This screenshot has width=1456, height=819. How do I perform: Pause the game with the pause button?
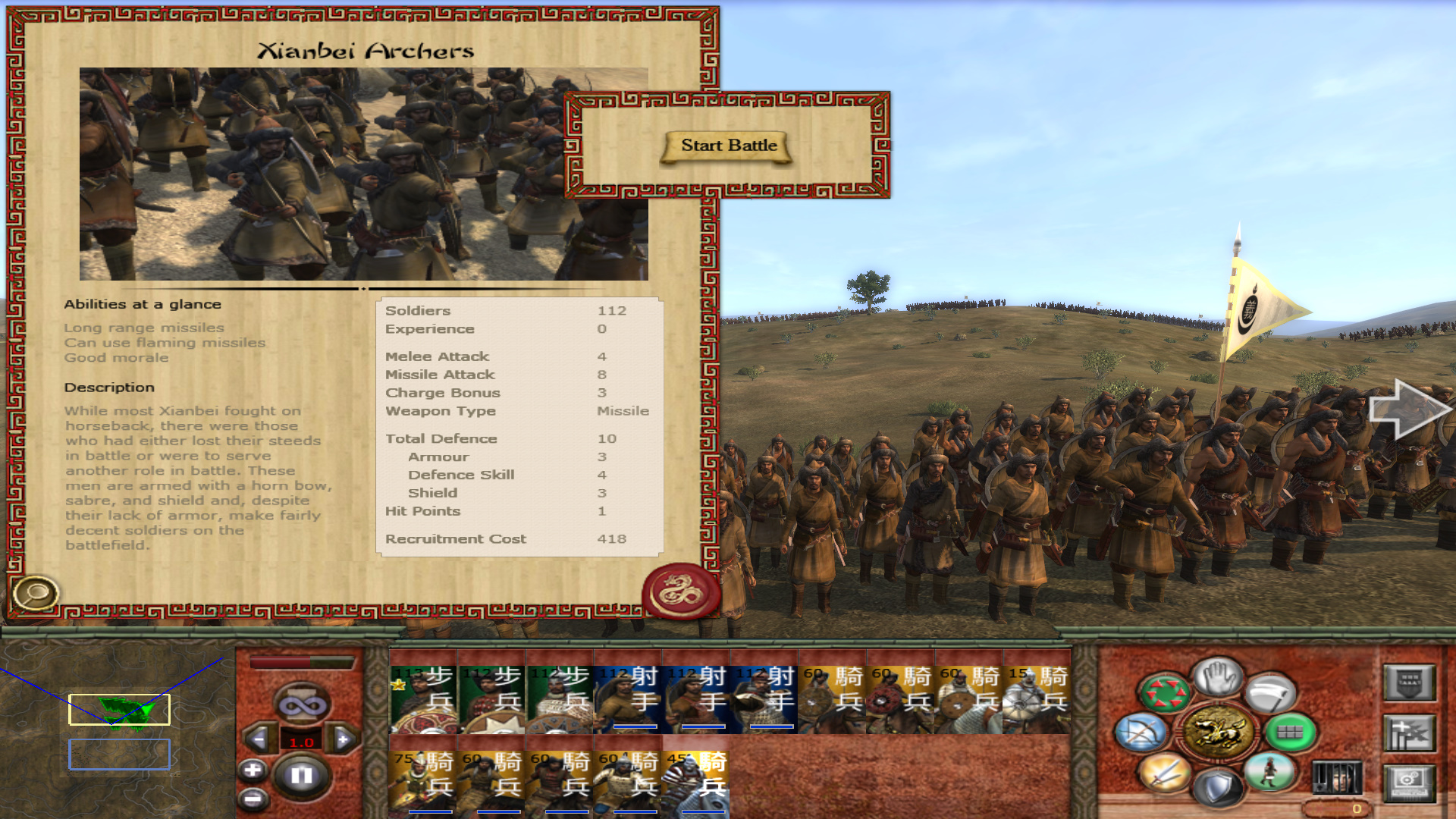[x=301, y=775]
